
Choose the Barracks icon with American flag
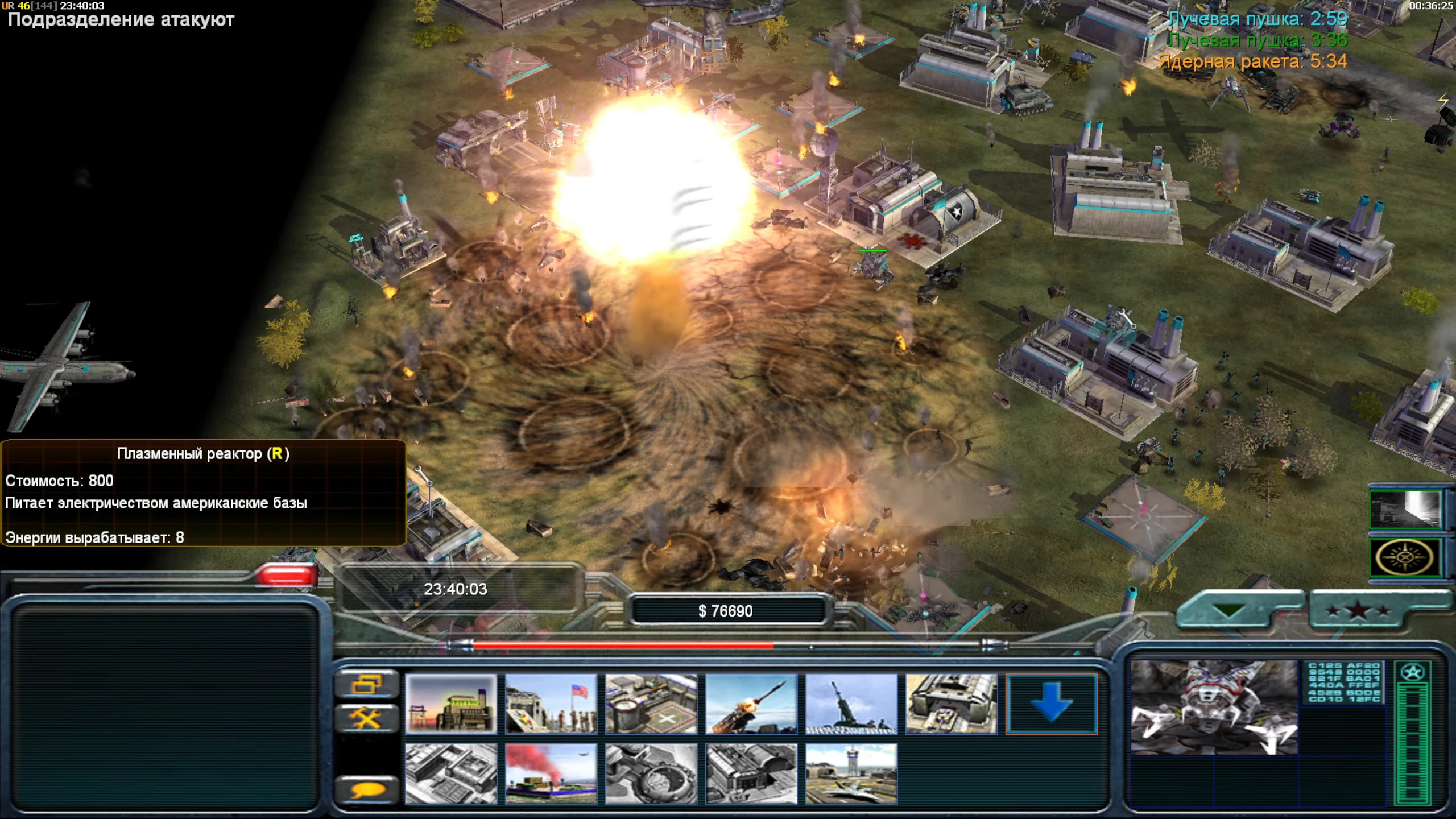551,704
